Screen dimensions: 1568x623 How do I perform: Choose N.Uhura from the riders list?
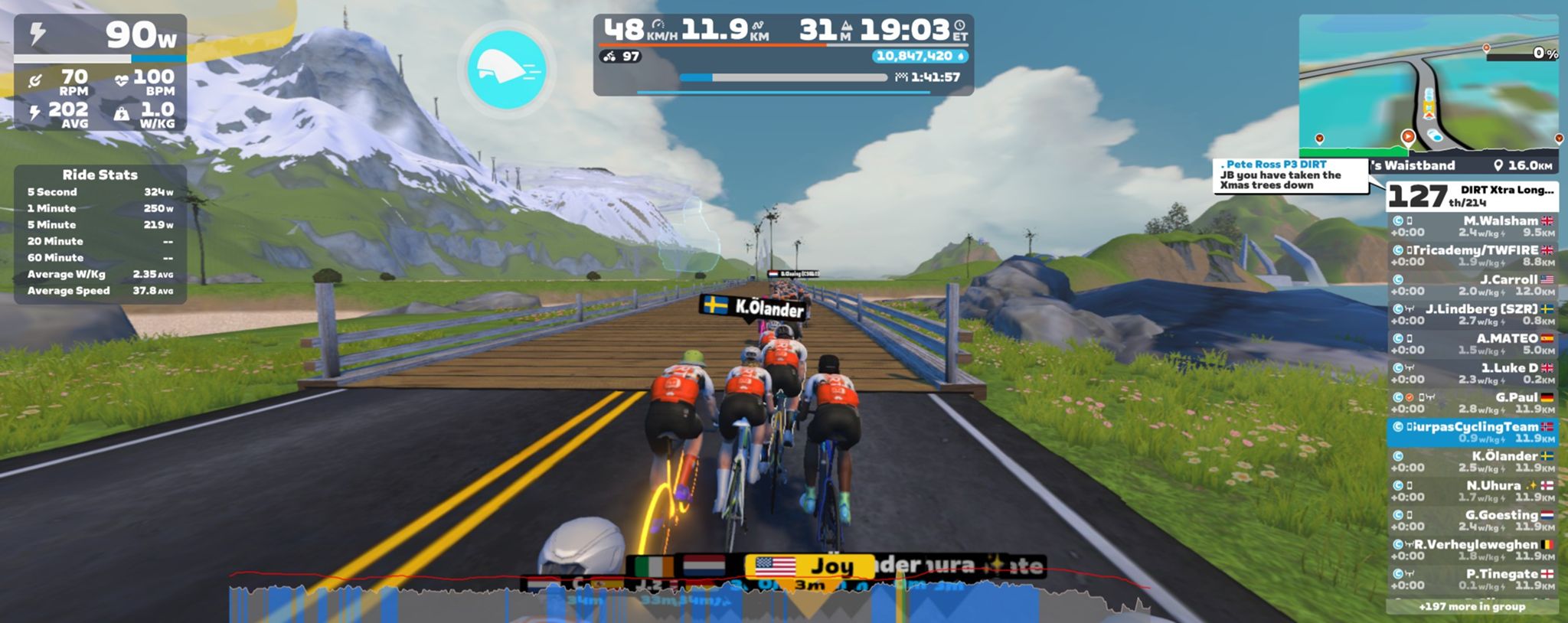click(x=1472, y=491)
